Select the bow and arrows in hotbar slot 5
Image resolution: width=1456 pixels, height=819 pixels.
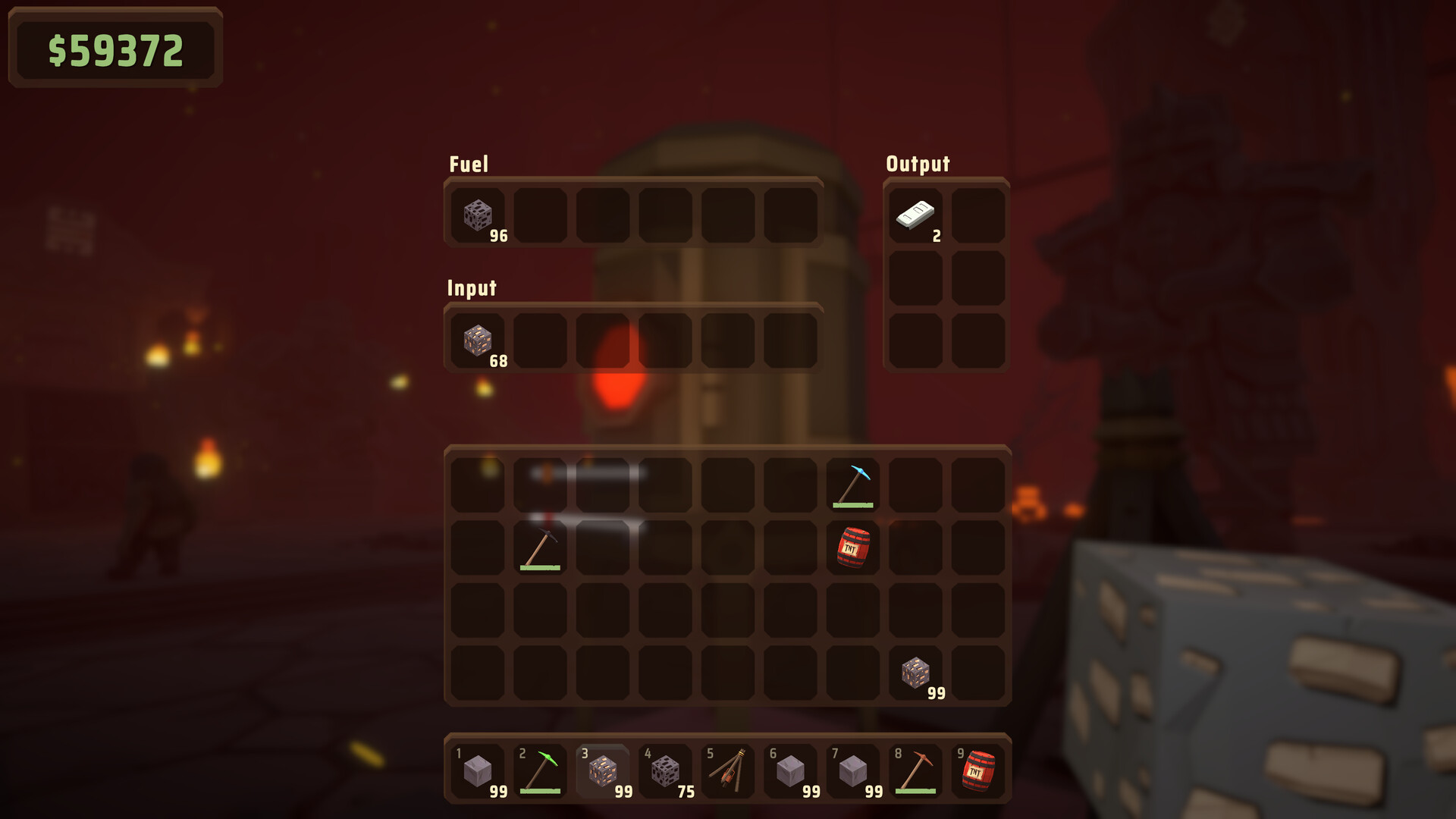728,770
